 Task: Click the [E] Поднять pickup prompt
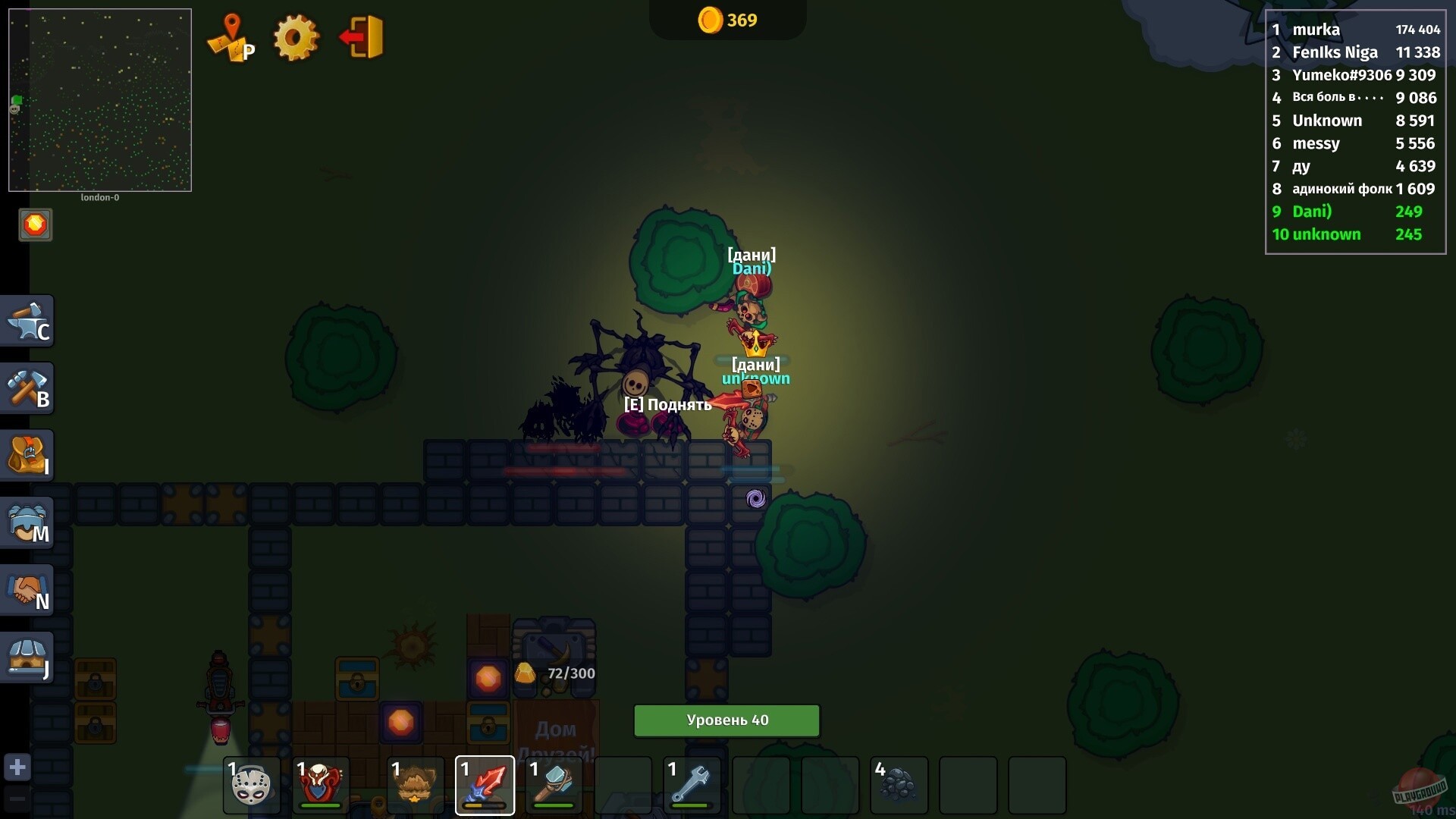666,404
